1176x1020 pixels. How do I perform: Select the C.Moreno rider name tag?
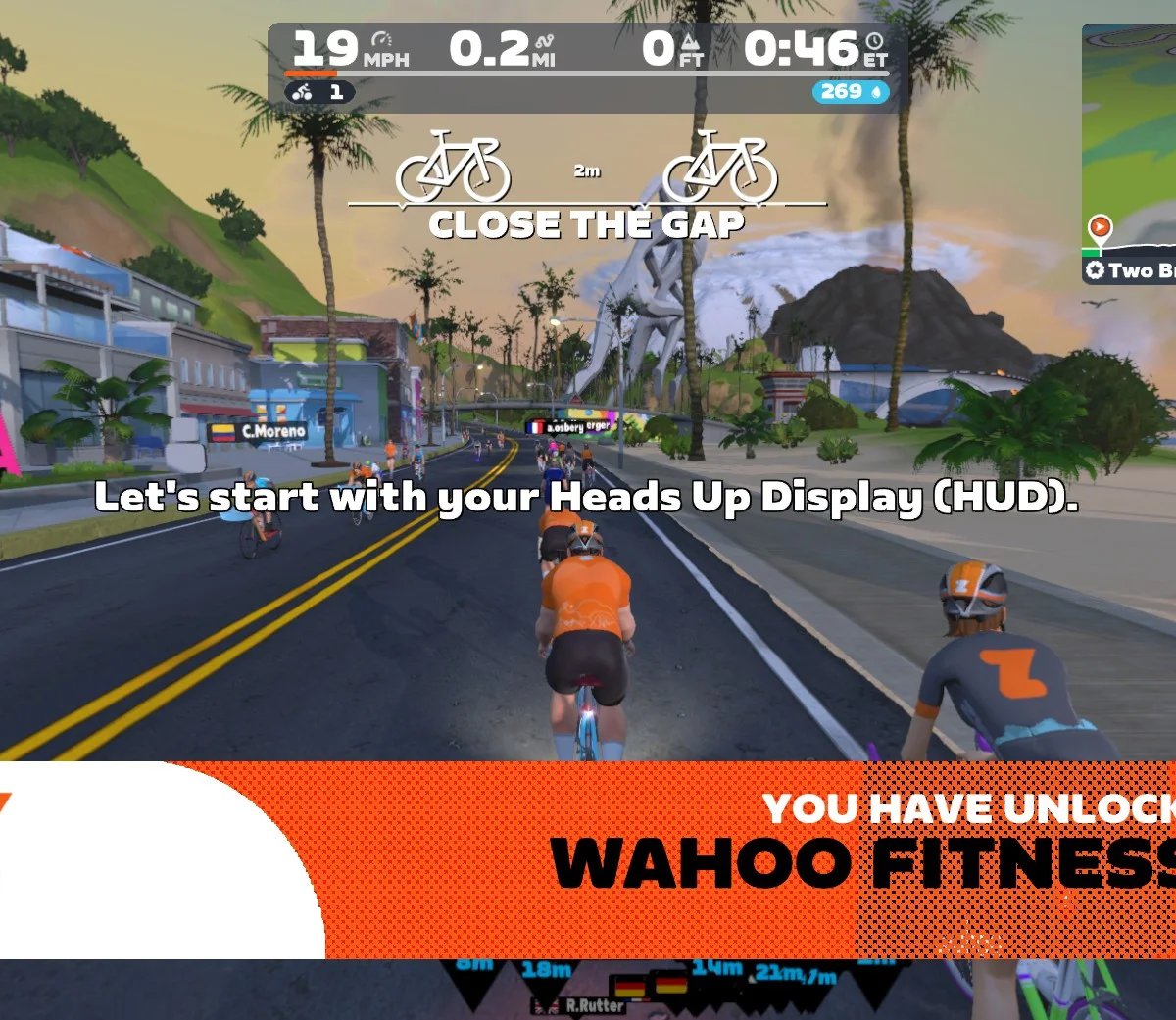coord(261,431)
